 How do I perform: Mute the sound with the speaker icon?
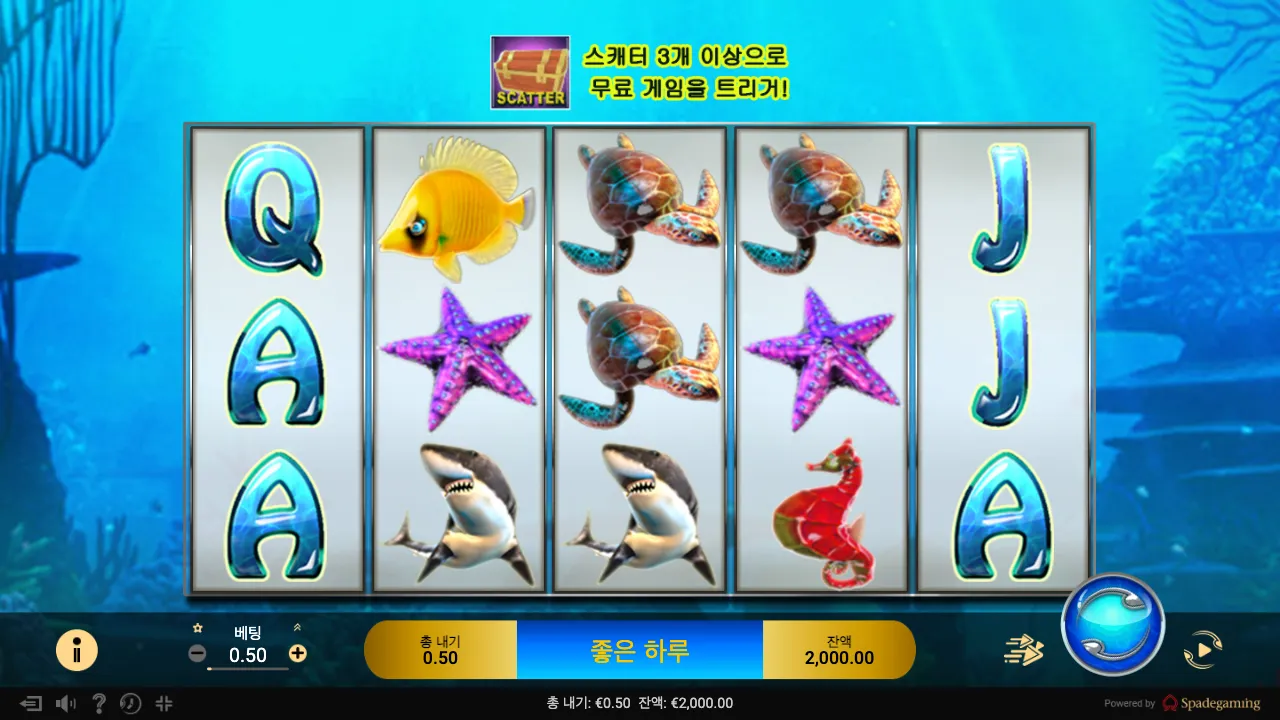click(66, 703)
